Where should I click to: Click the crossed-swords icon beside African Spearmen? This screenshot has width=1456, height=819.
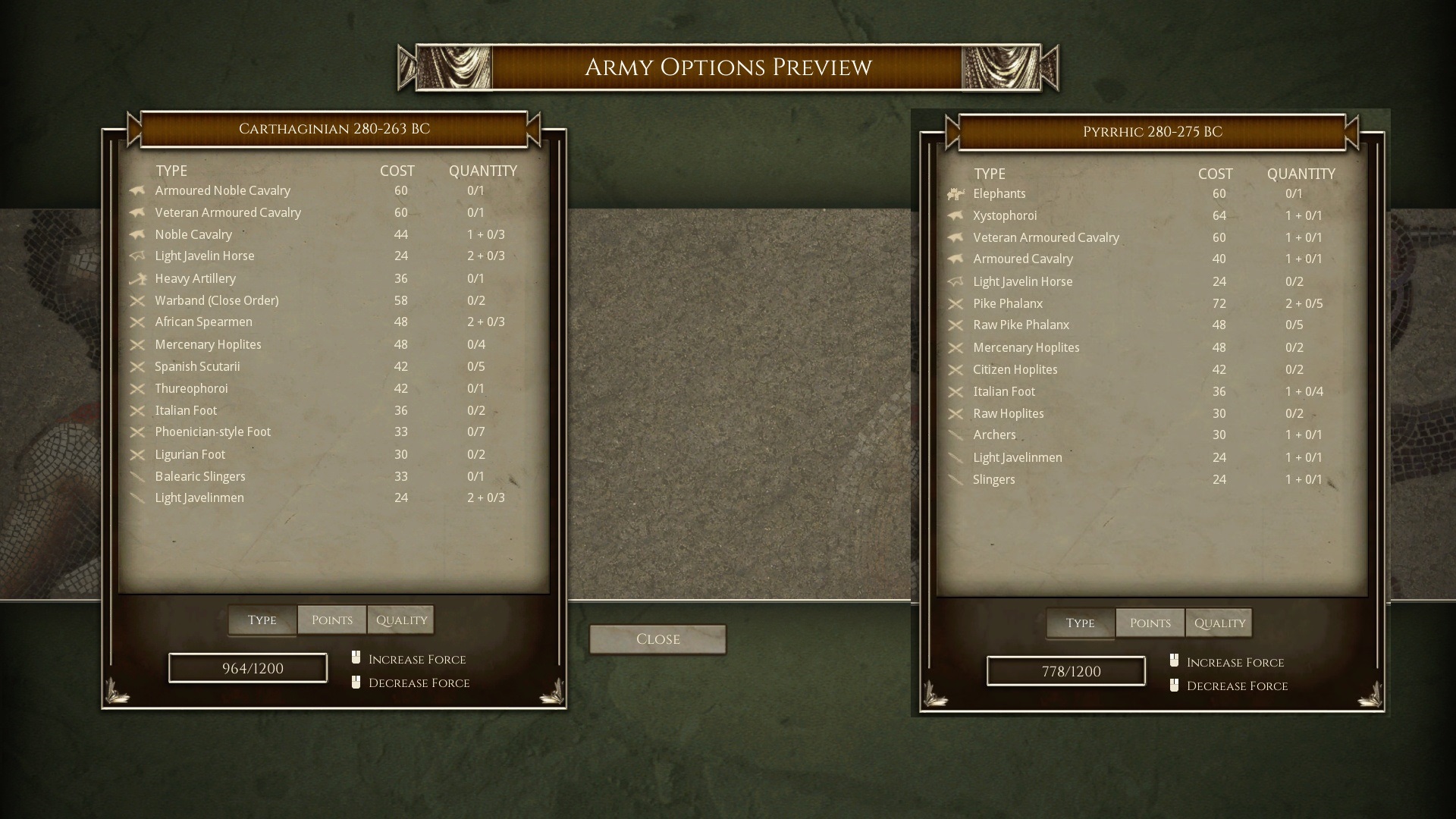coord(136,322)
